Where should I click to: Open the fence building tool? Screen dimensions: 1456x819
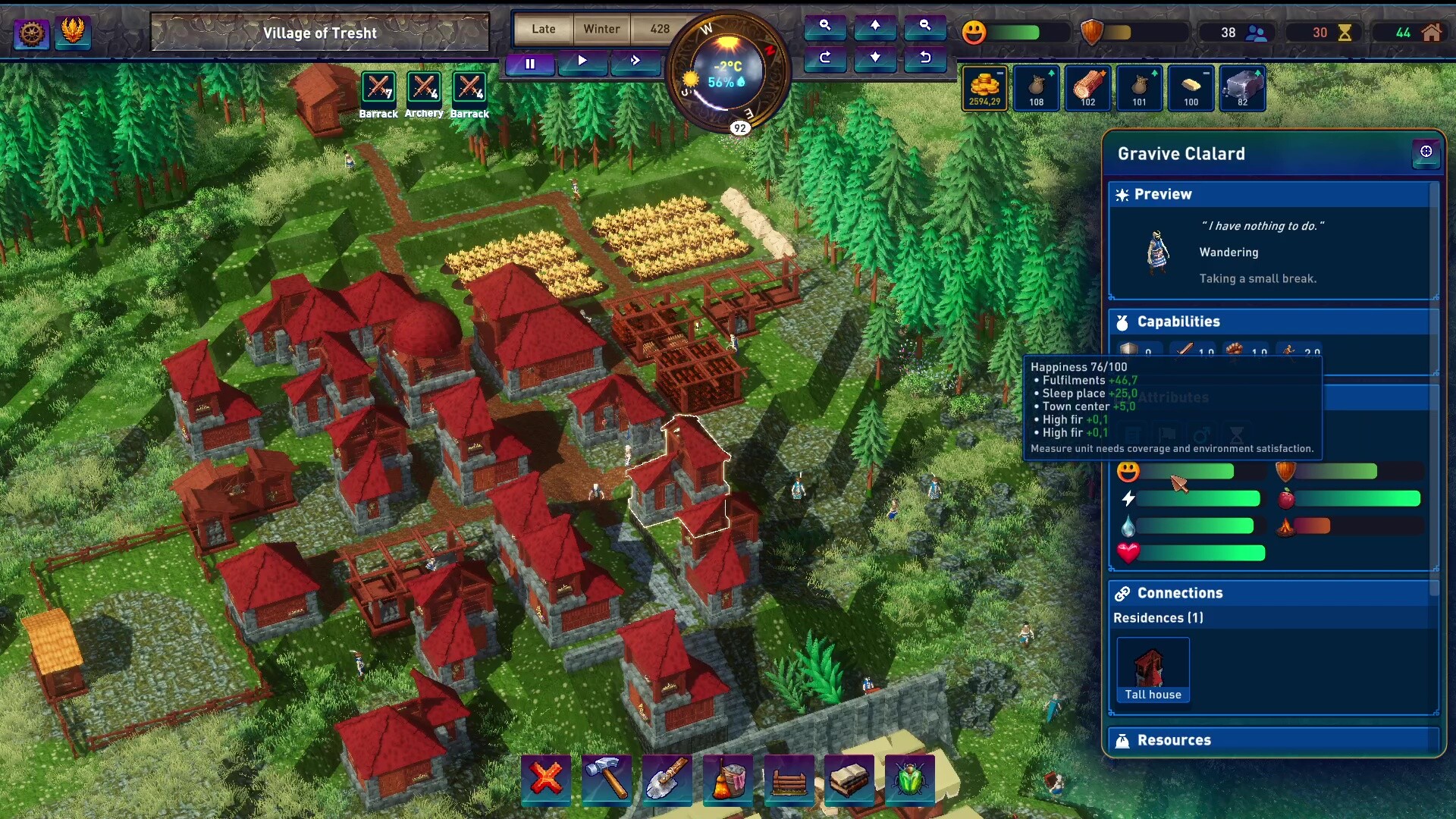[789, 780]
